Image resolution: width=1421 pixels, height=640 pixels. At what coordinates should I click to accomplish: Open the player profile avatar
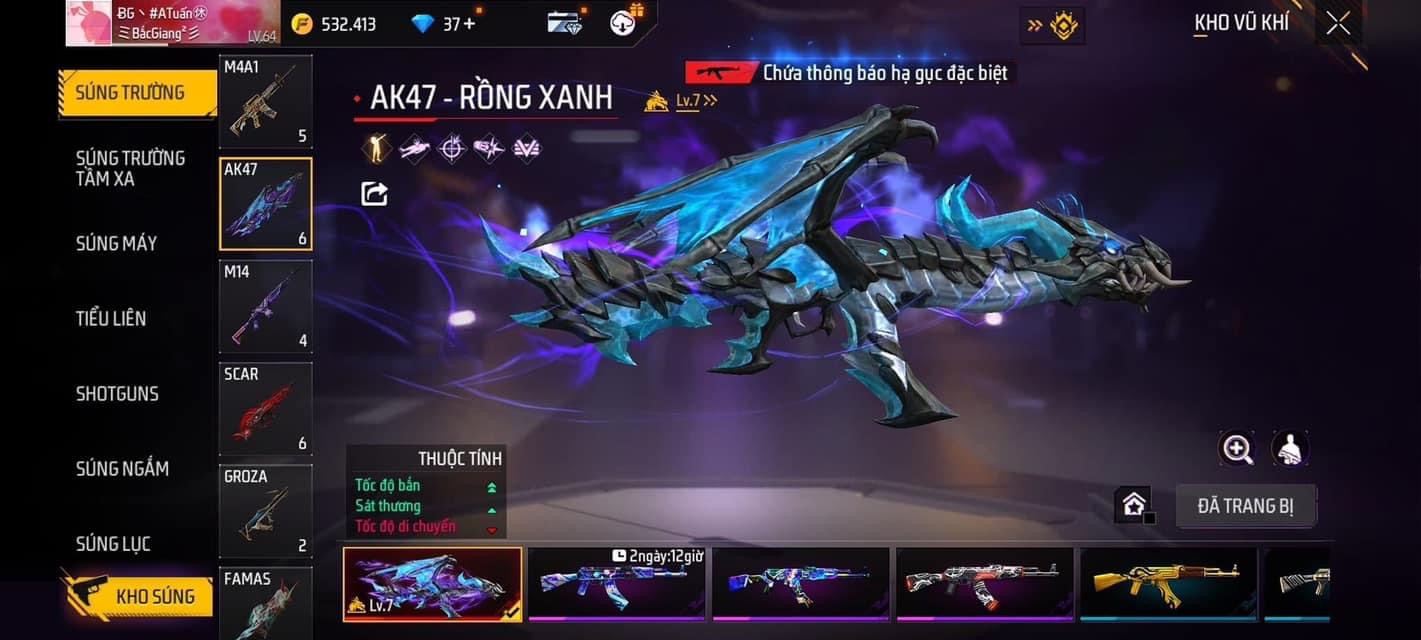(101, 23)
